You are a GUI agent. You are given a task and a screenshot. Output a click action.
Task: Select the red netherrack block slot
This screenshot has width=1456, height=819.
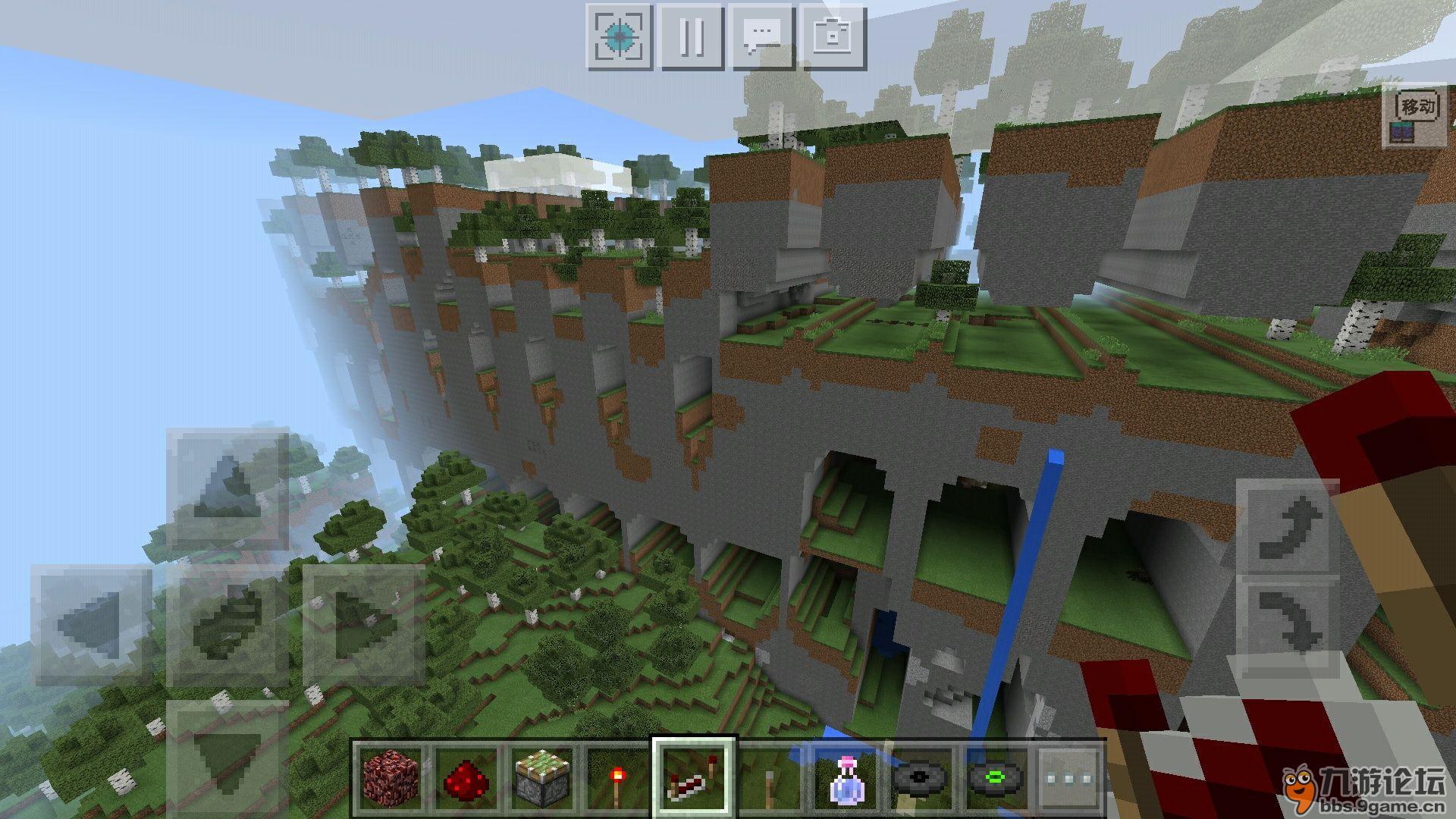(x=390, y=777)
